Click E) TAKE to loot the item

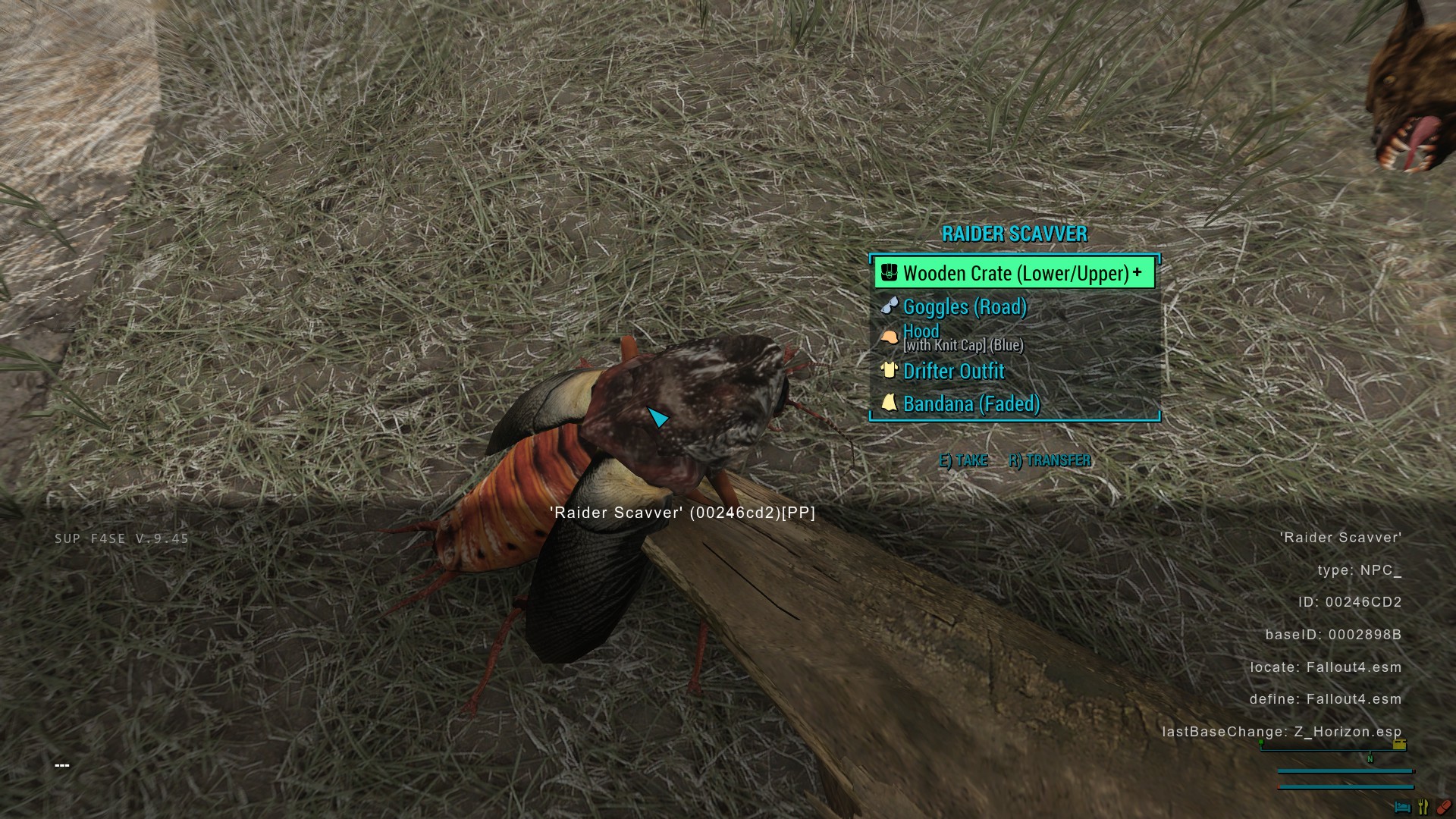(x=963, y=460)
